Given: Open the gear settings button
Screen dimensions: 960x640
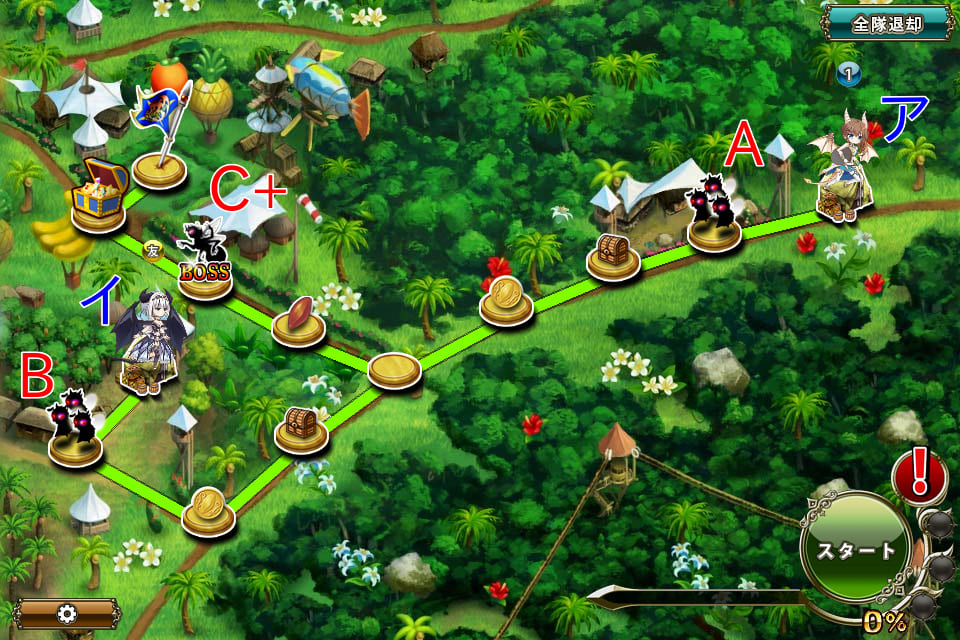Looking at the screenshot, I should coord(65,613).
